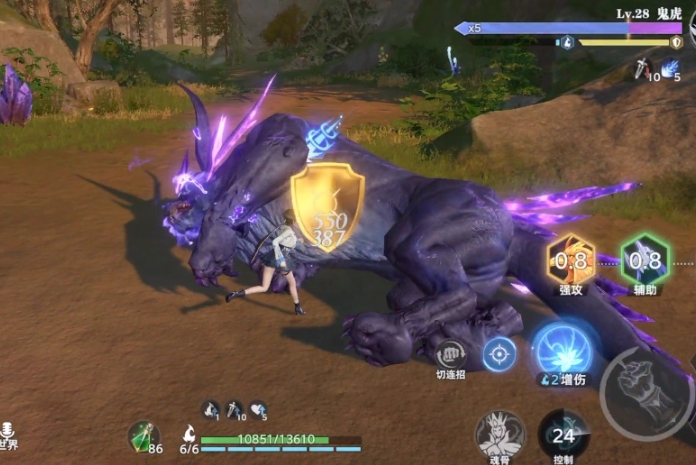
Task: Open the 世界 world voice chat microphone
Action: [x=7, y=432]
